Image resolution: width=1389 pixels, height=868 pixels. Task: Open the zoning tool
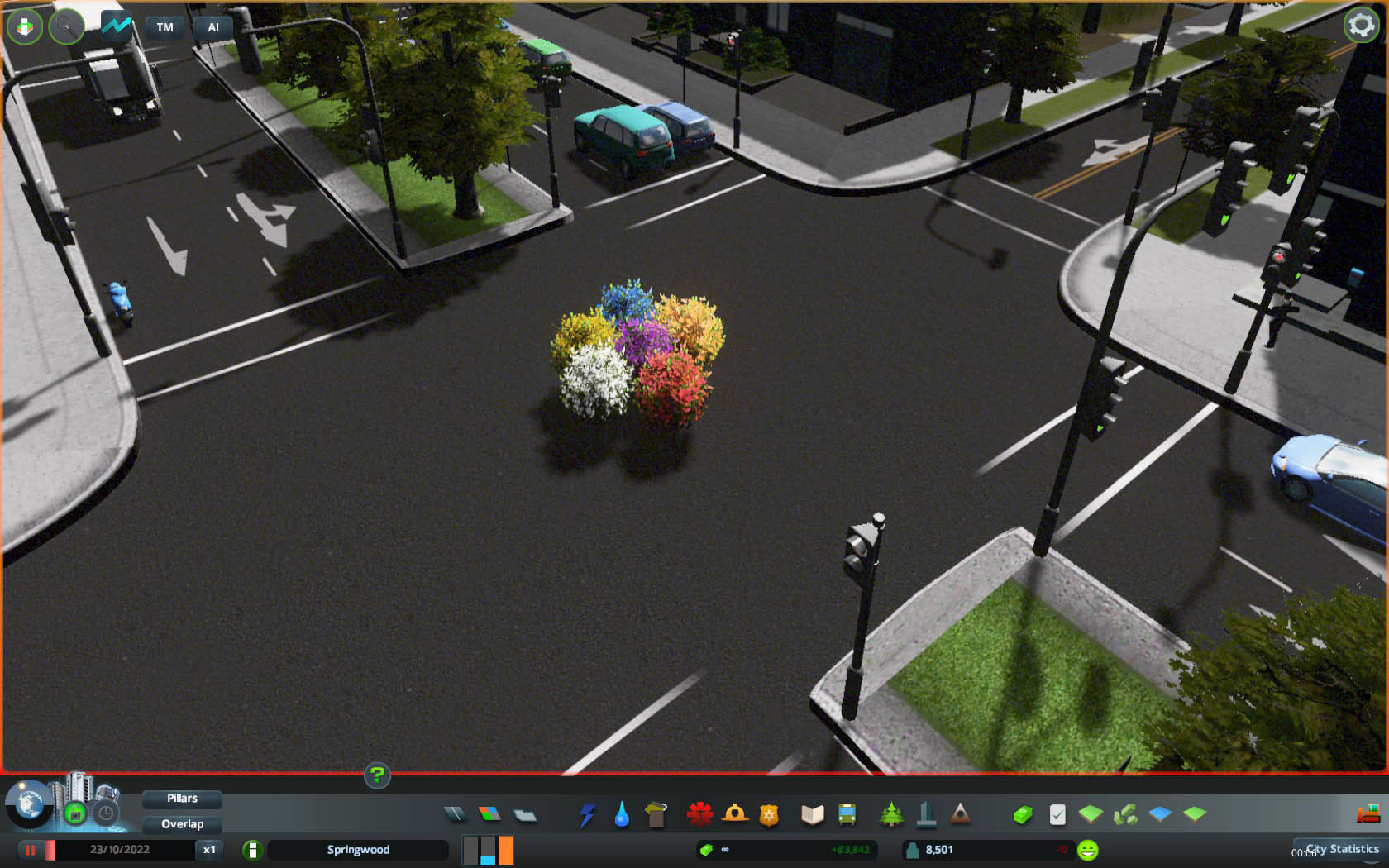click(x=489, y=815)
